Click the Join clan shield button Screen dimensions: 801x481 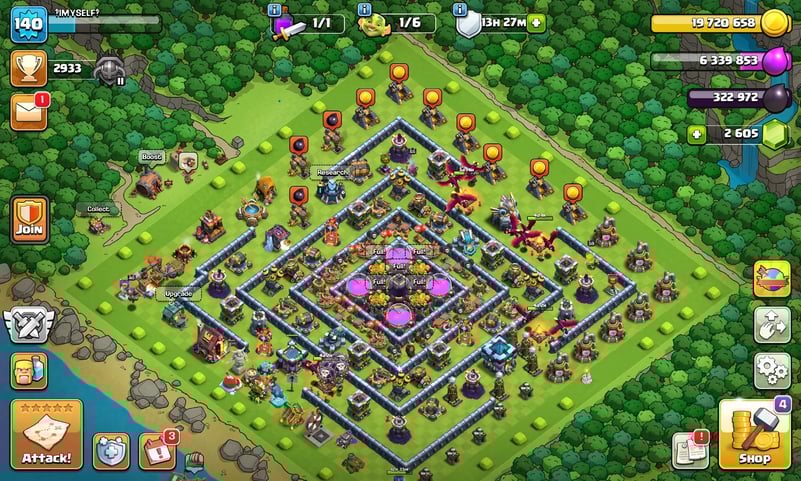click(29, 217)
